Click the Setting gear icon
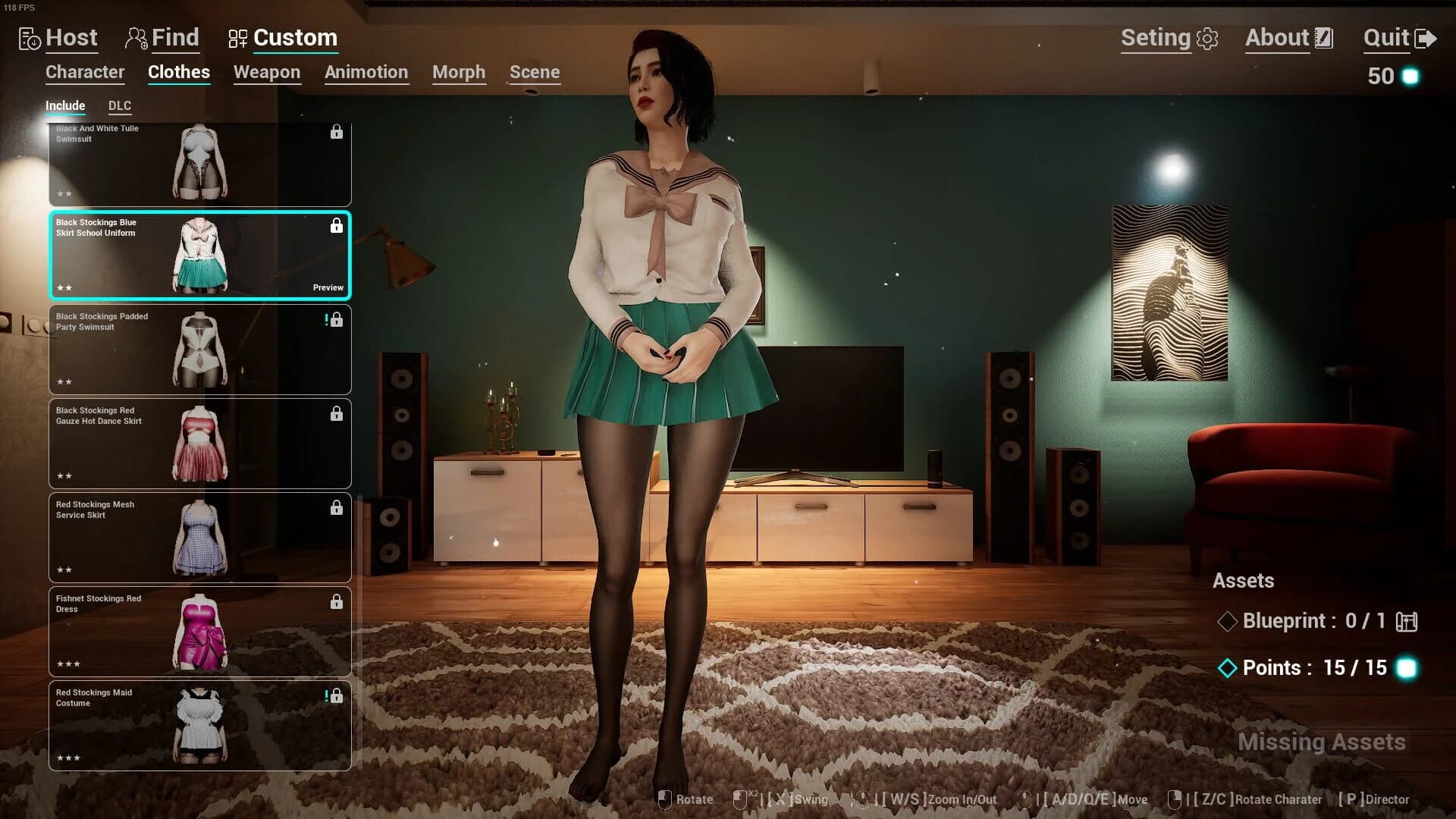 [x=1209, y=38]
